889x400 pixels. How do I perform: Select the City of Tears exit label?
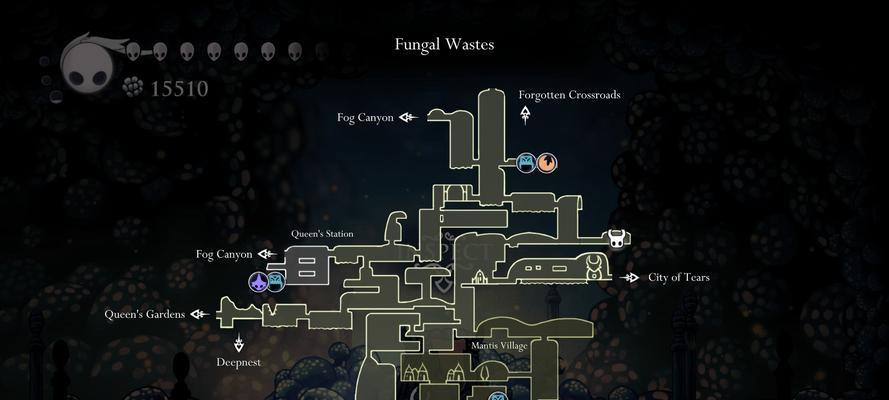(678, 277)
